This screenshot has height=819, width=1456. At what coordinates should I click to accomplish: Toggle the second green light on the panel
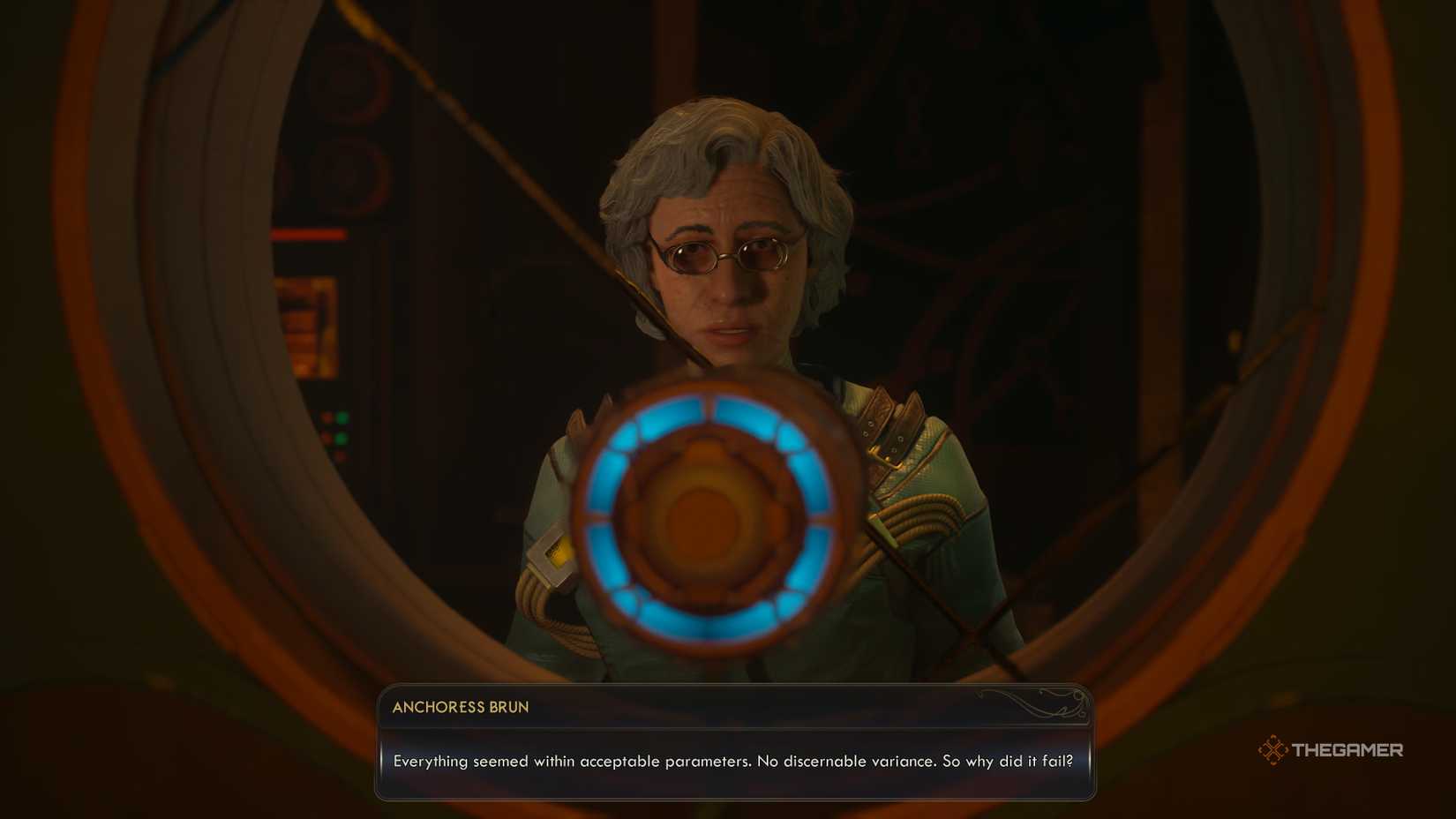point(342,437)
